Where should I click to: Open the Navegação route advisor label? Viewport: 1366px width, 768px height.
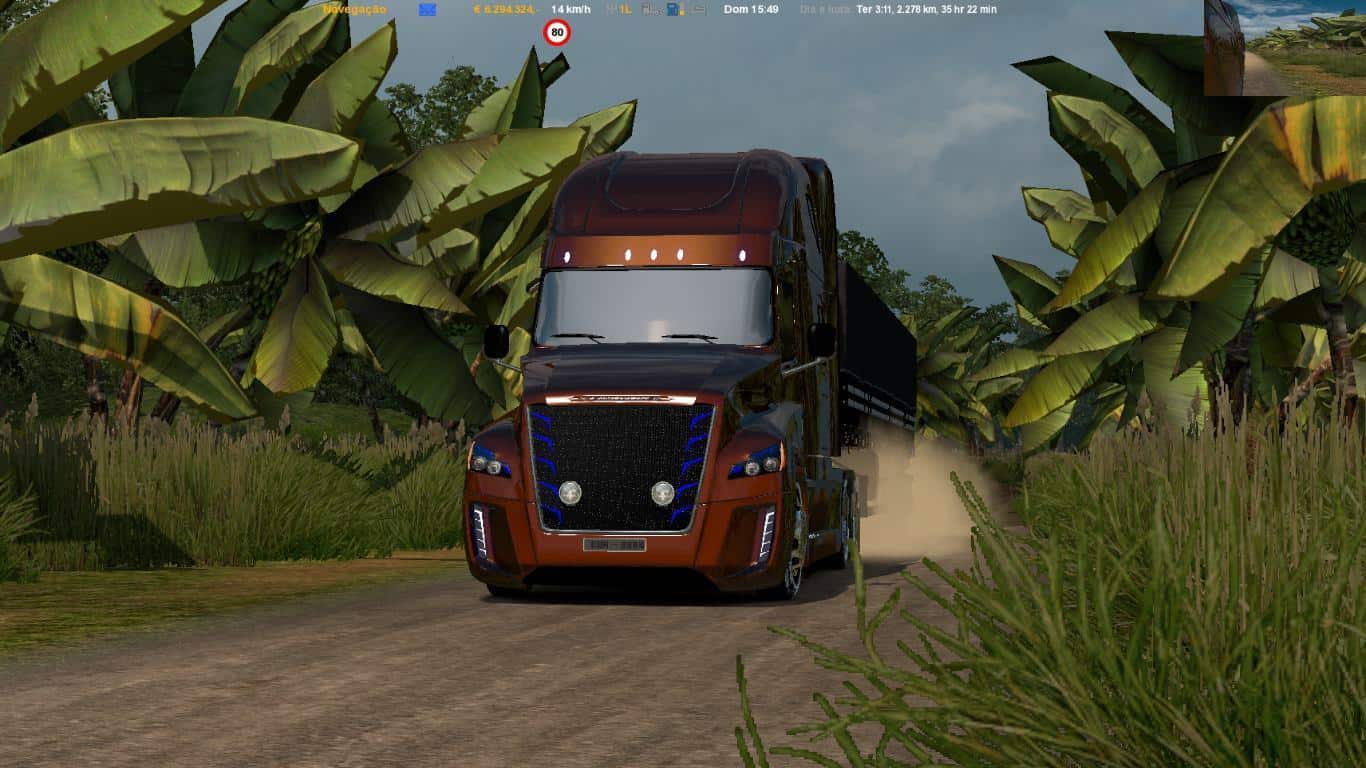[354, 9]
